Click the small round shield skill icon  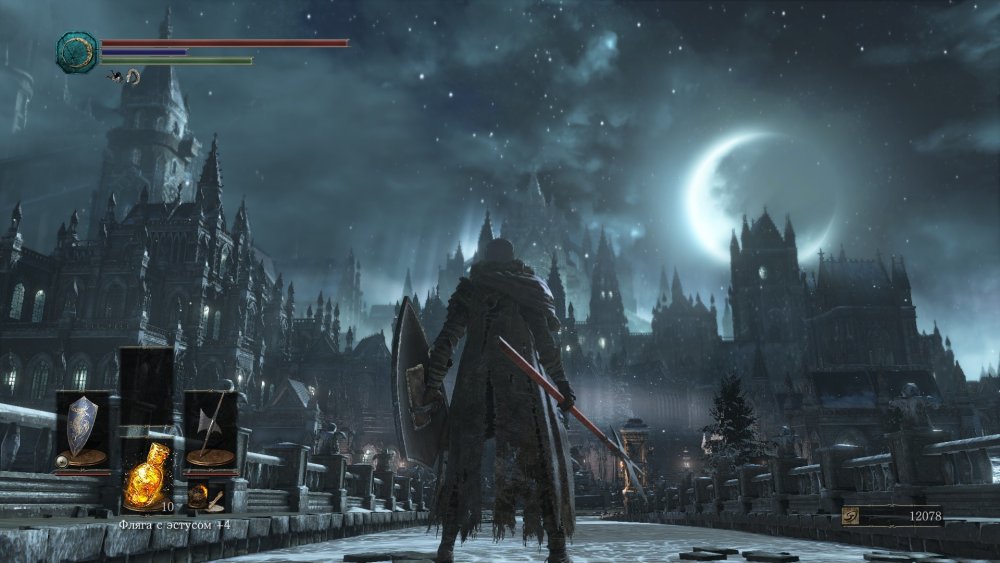point(62,461)
